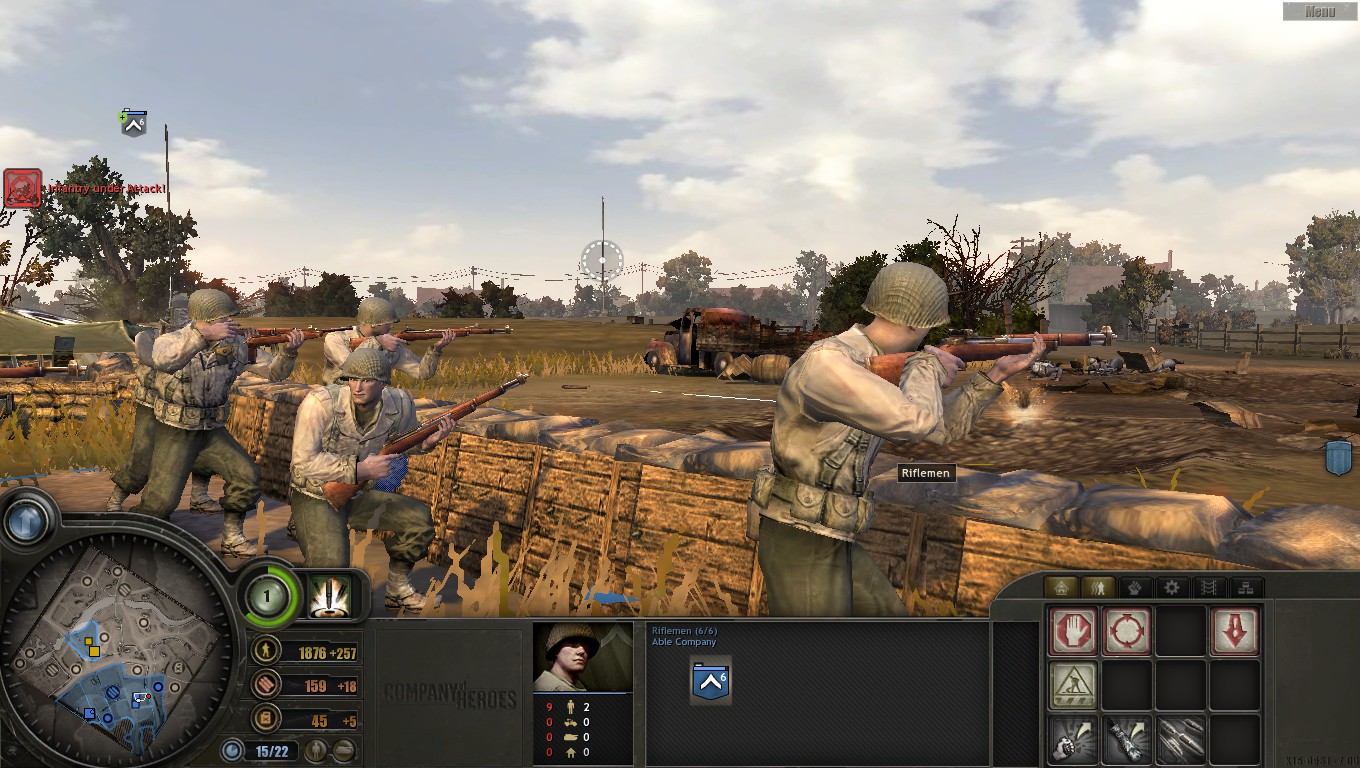Click the fuel resource icon

coord(265,718)
